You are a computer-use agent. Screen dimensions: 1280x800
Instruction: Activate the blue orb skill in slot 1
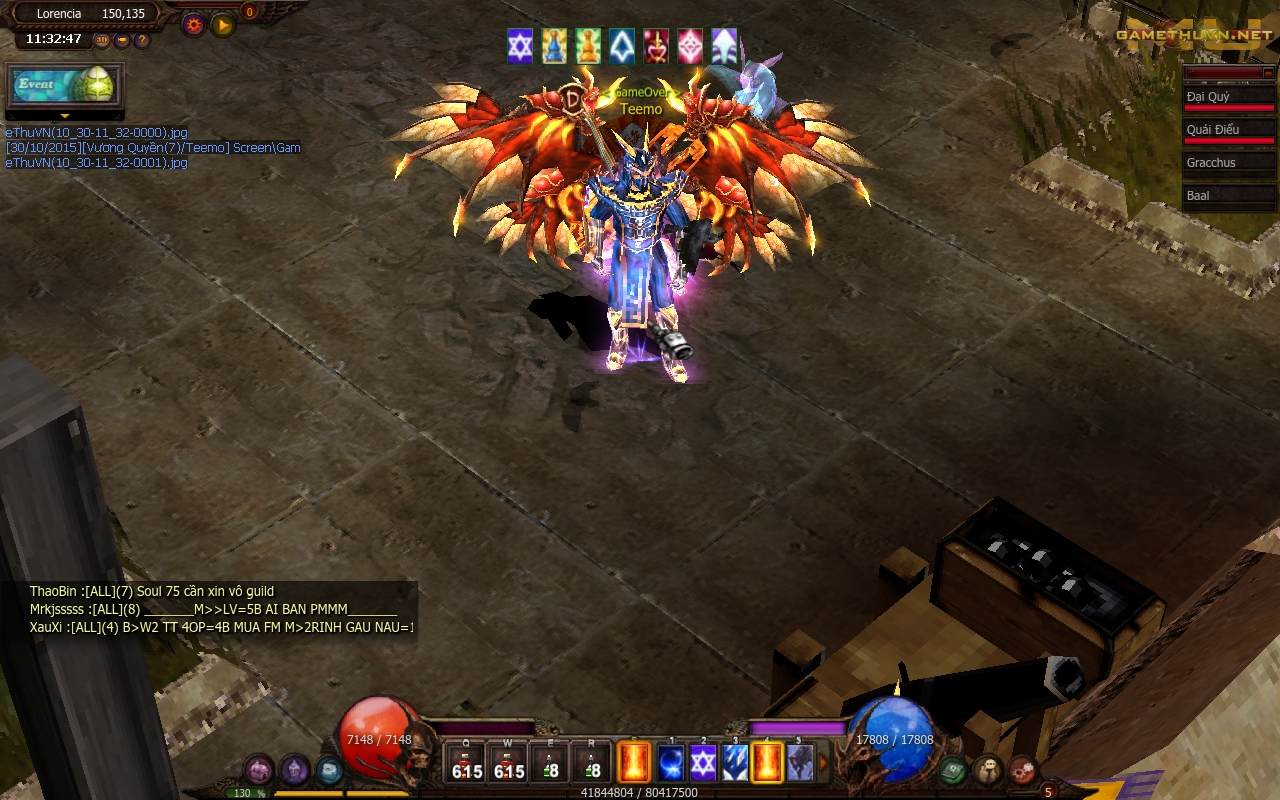pyautogui.click(x=671, y=763)
